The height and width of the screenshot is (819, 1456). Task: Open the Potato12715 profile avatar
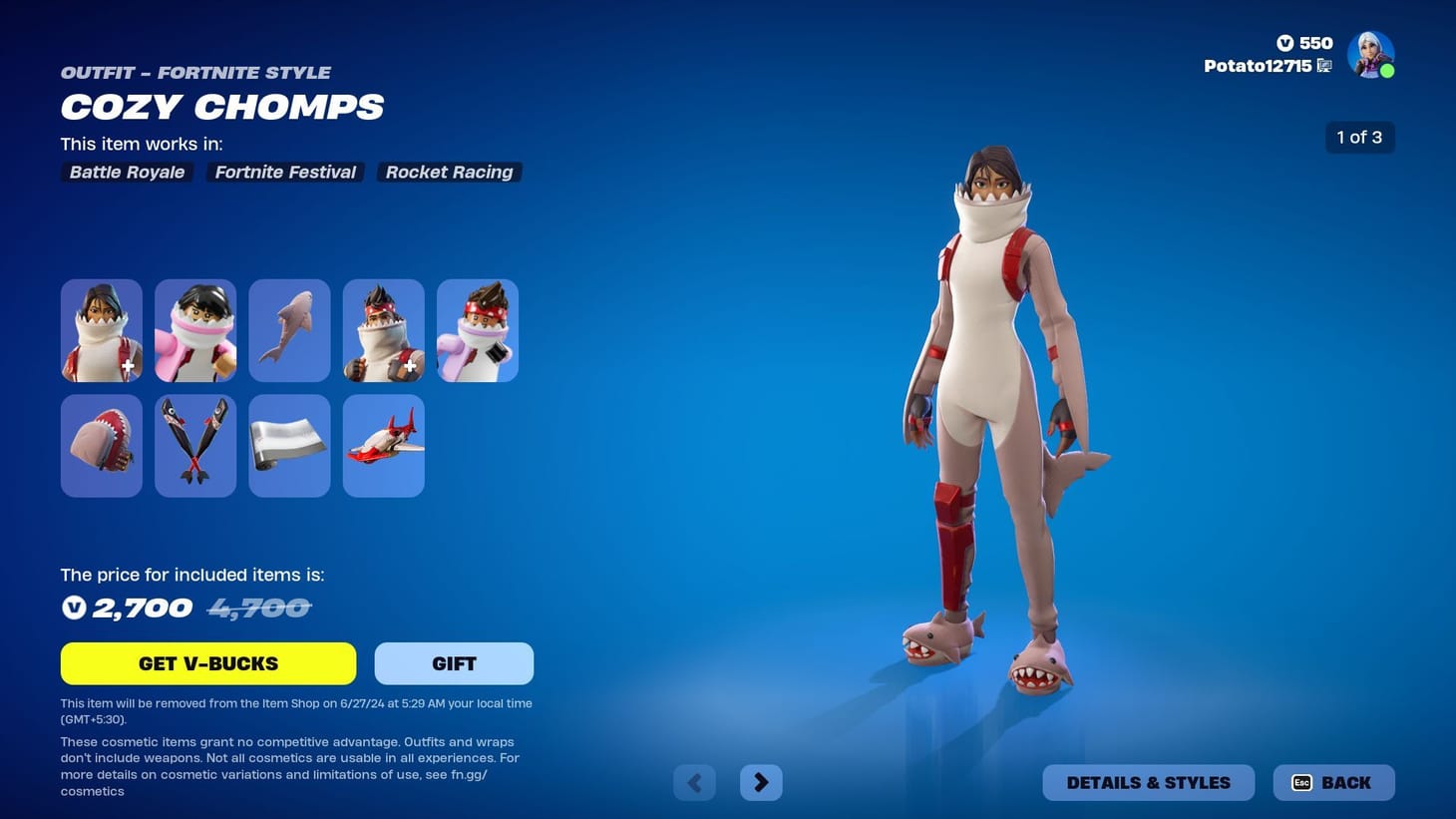(1370, 54)
